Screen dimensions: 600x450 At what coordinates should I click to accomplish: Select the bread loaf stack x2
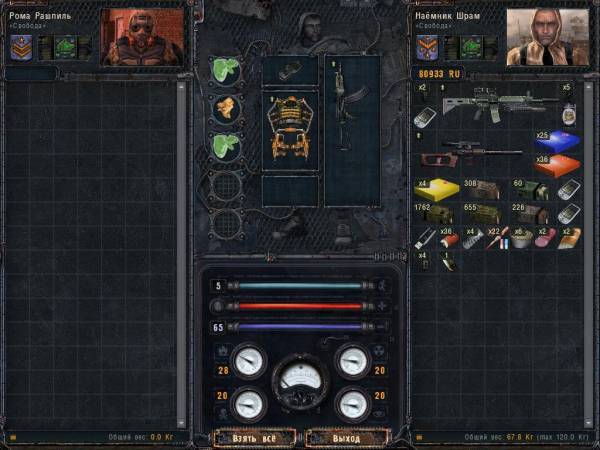[x=570, y=239]
